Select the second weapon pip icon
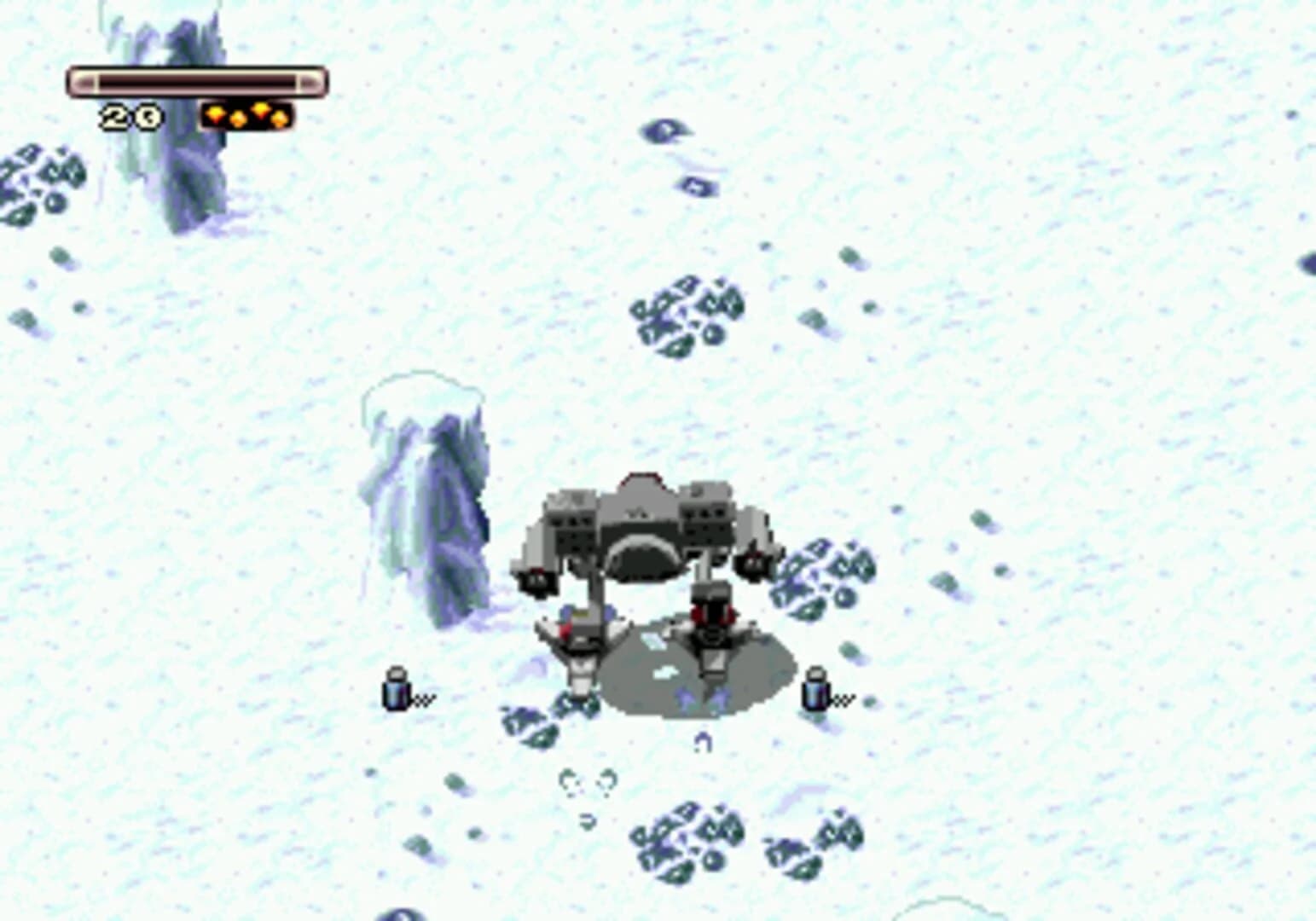This screenshot has height=921, width=1316. coord(238,118)
